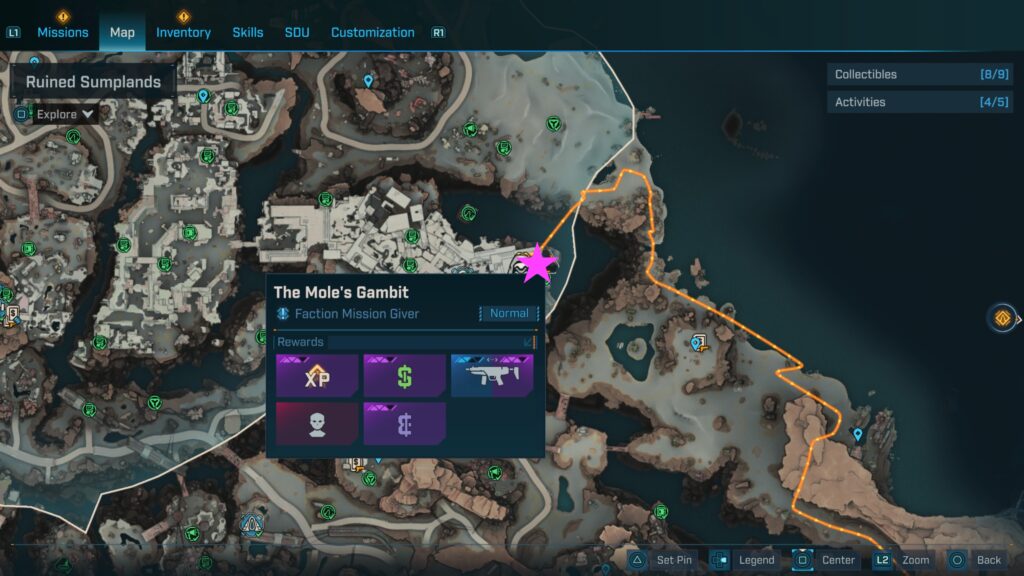Image resolution: width=1024 pixels, height=576 pixels.
Task: Switch to the Customization tab
Action: 372,32
